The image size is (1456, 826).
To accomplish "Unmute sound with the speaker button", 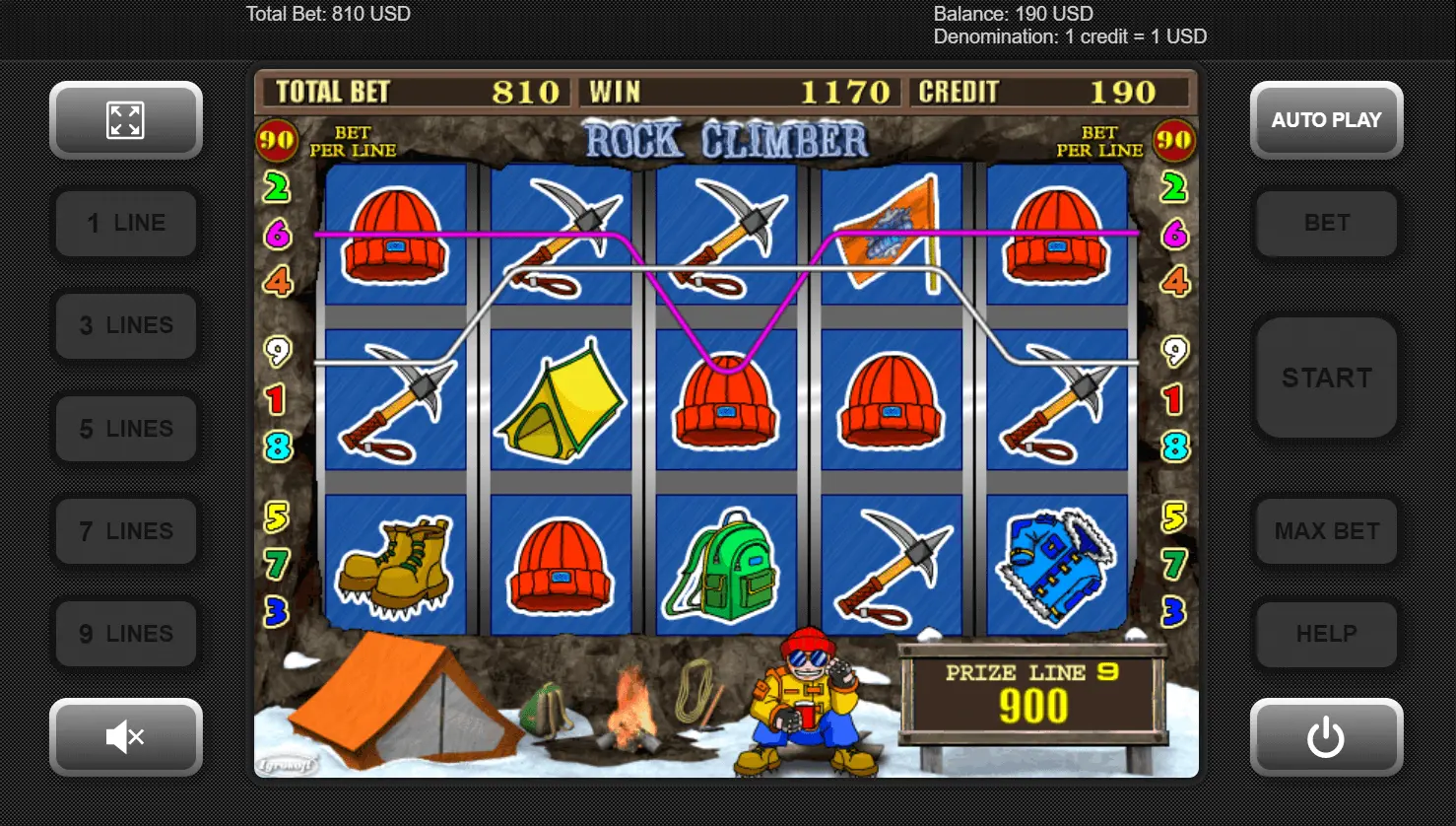I will click(x=126, y=736).
